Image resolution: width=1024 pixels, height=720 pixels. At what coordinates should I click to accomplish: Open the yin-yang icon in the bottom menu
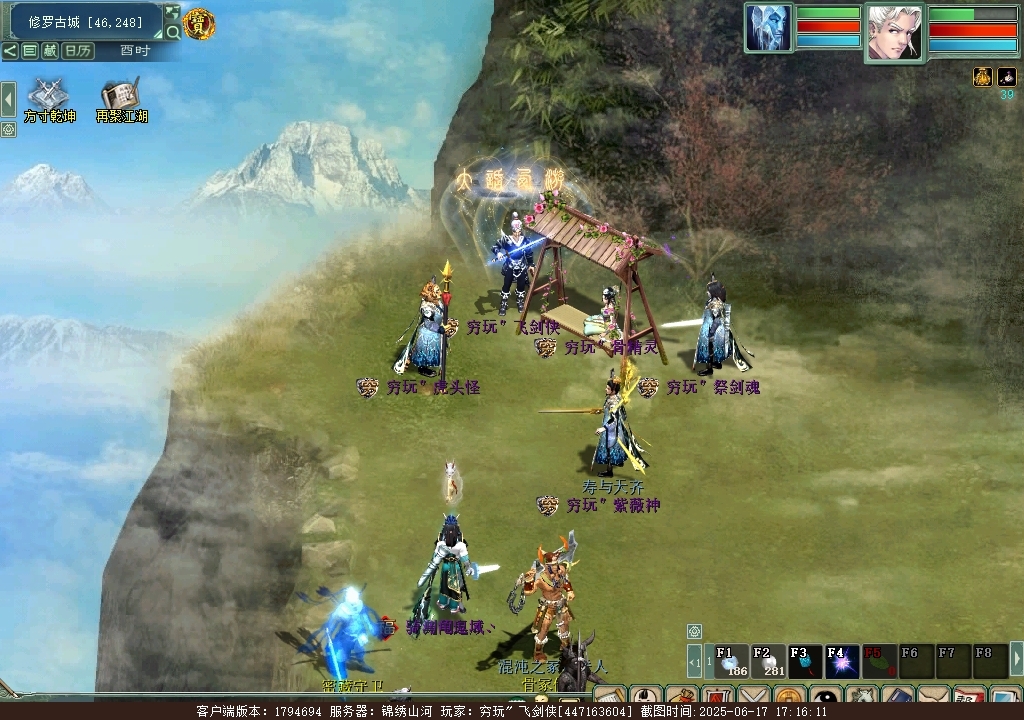(x=825, y=698)
